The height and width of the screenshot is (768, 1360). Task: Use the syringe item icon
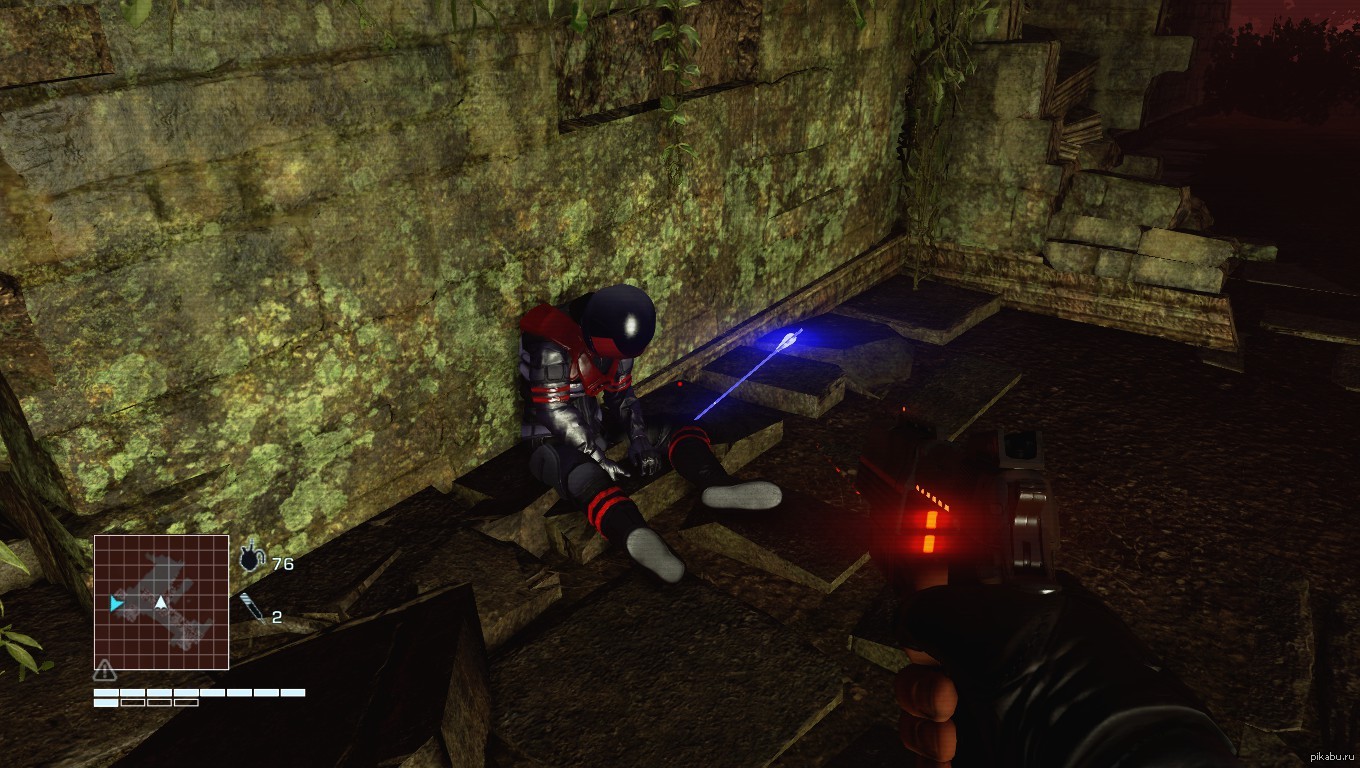click(252, 609)
